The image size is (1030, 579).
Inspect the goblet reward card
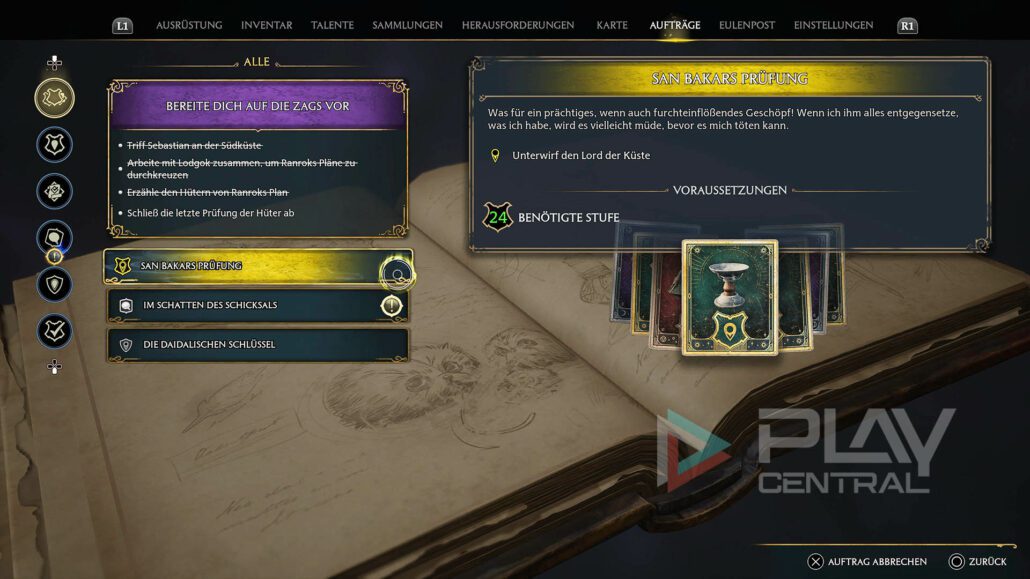click(x=729, y=297)
